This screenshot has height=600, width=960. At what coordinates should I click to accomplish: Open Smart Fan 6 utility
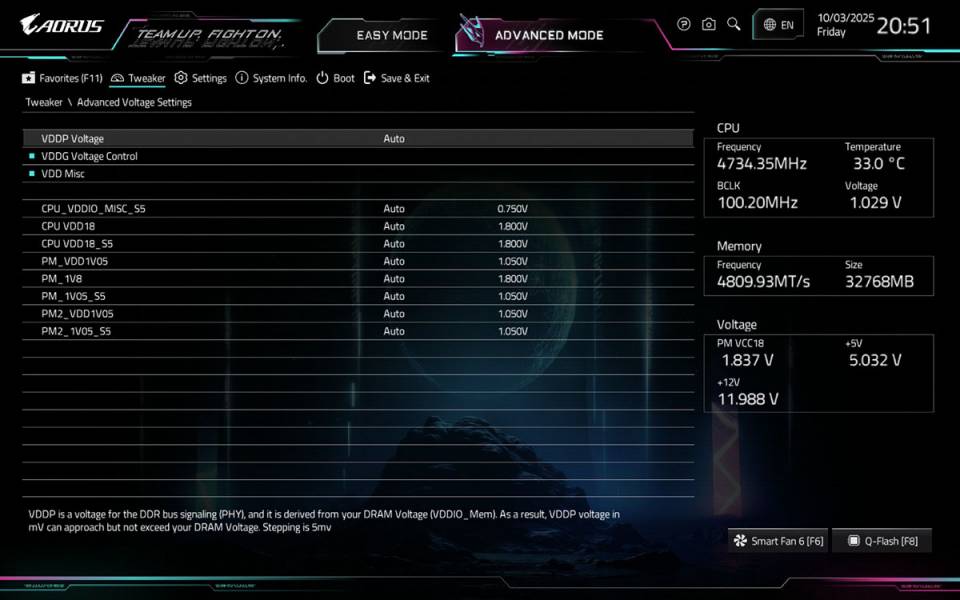pos(778,541)
